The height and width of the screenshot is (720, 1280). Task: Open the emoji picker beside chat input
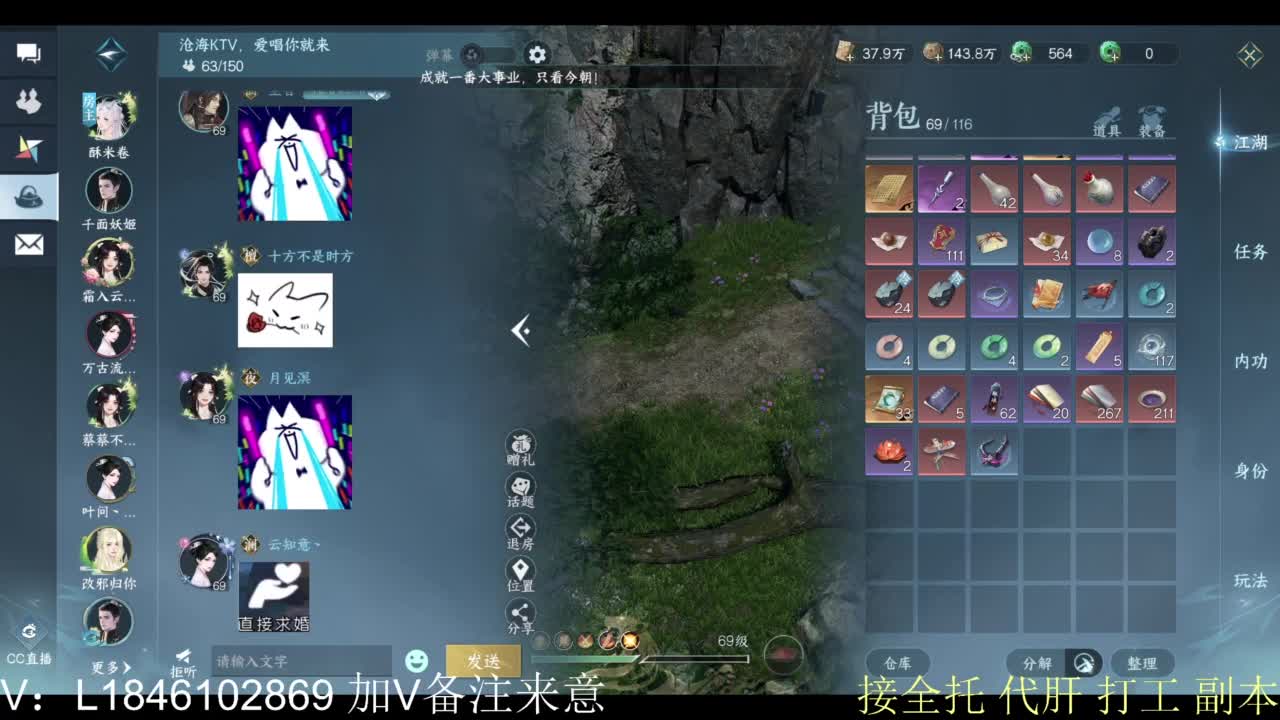pos(416,659)
